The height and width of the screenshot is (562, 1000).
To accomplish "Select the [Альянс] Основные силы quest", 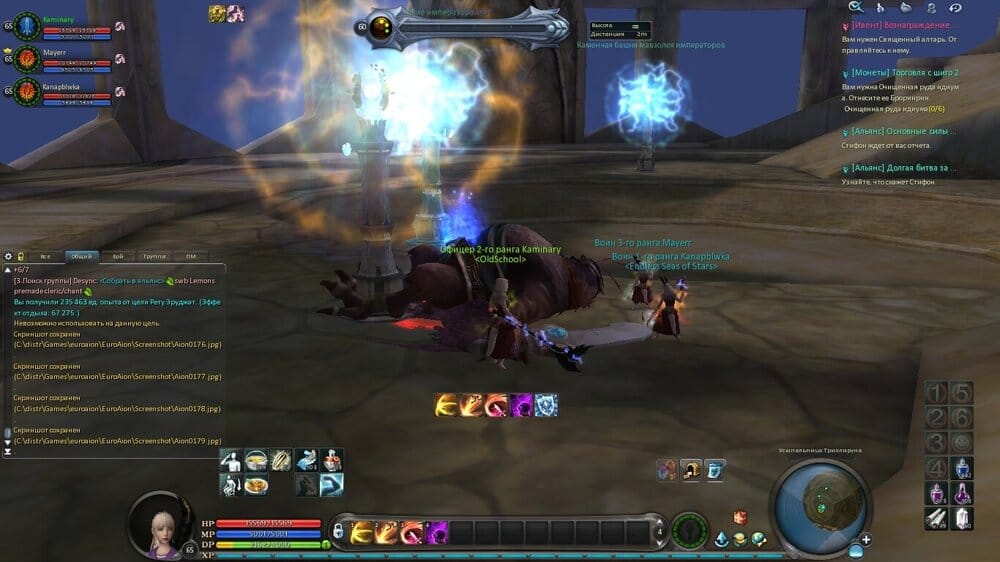I will tap(903, 131).
